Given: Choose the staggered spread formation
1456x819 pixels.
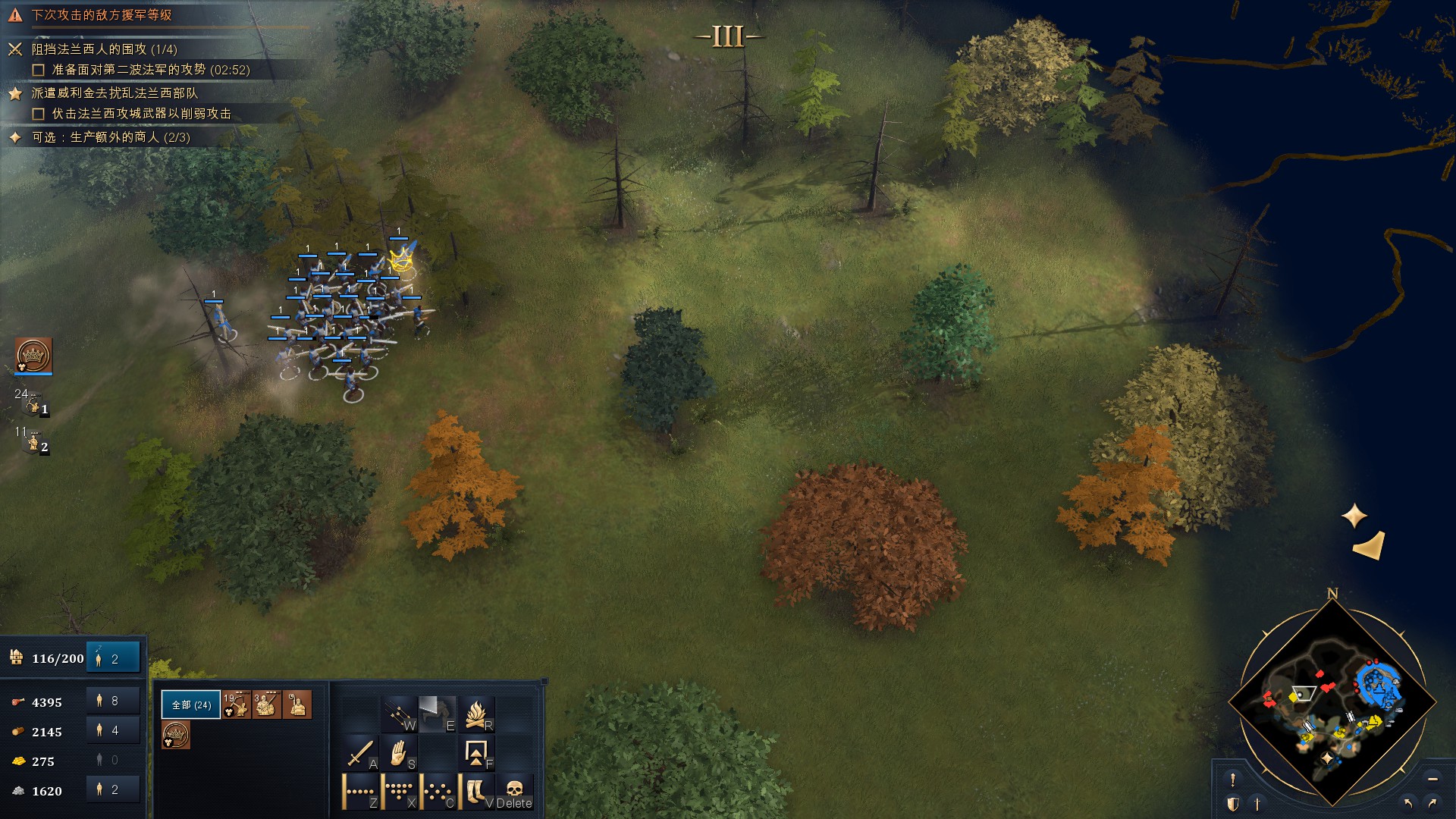Looking at the screenshot, I should (438, 792).
